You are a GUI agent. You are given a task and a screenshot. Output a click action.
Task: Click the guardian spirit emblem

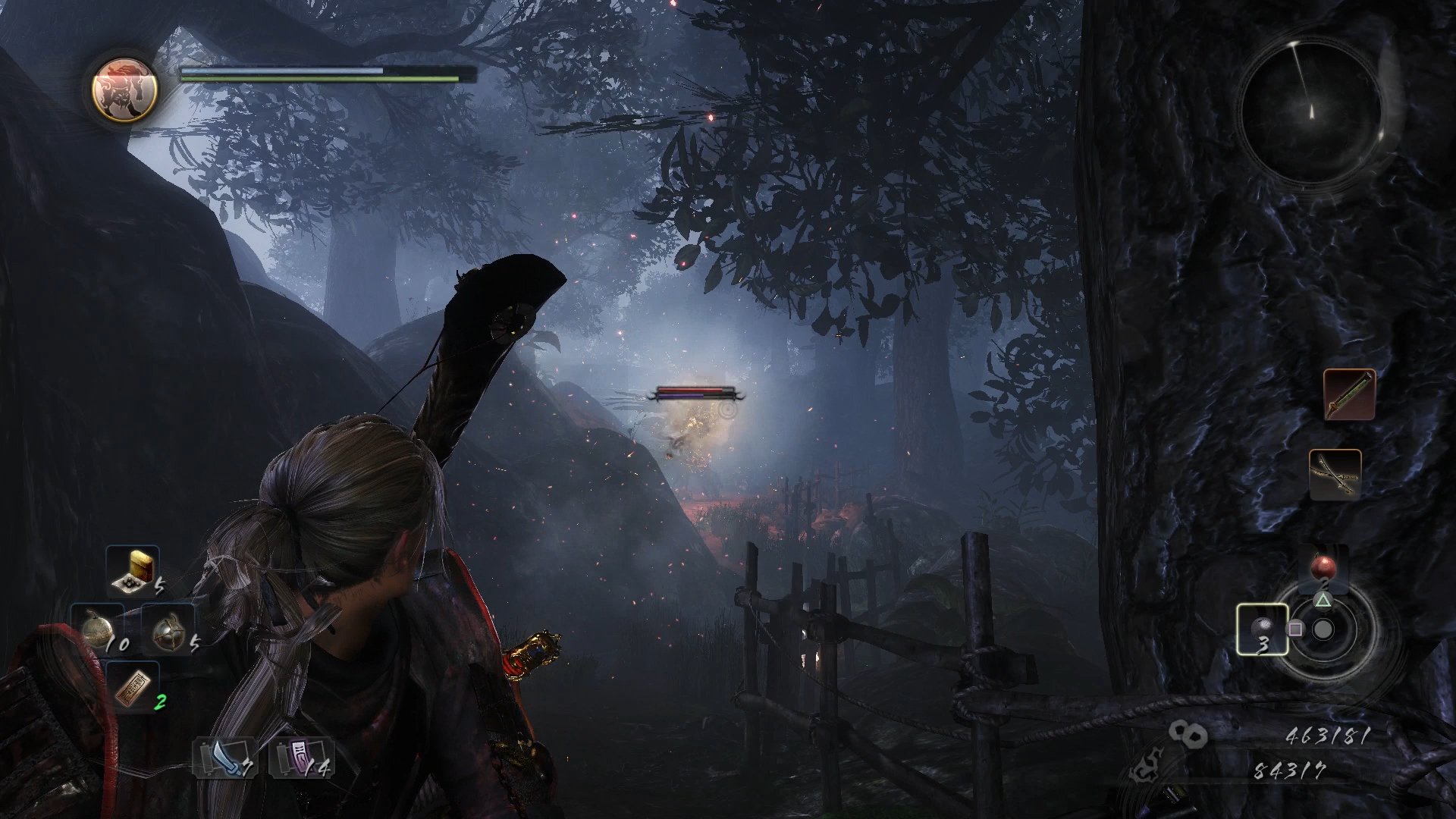(x=125, y=90)
